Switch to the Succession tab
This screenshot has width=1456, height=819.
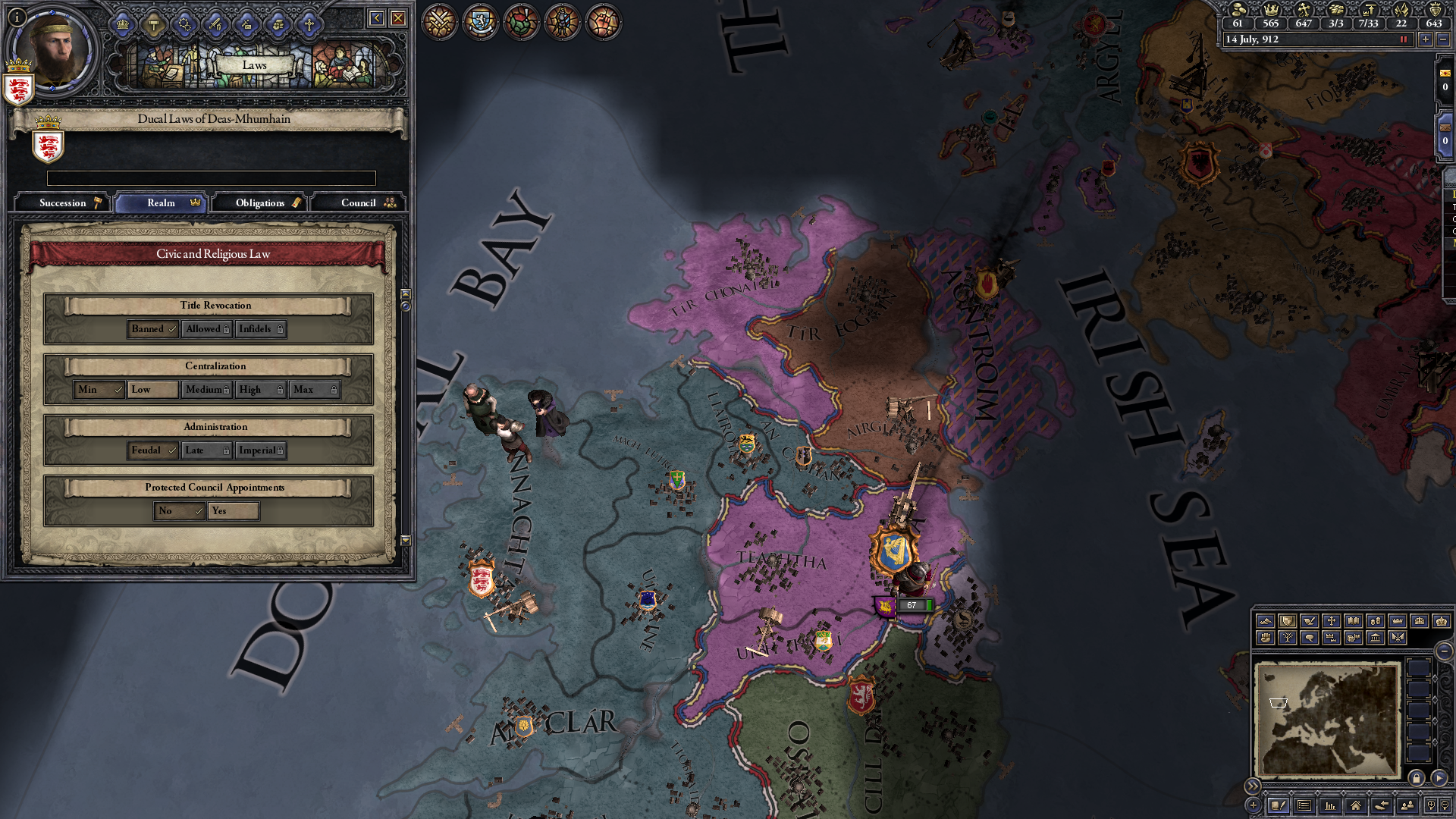(63, 202)
